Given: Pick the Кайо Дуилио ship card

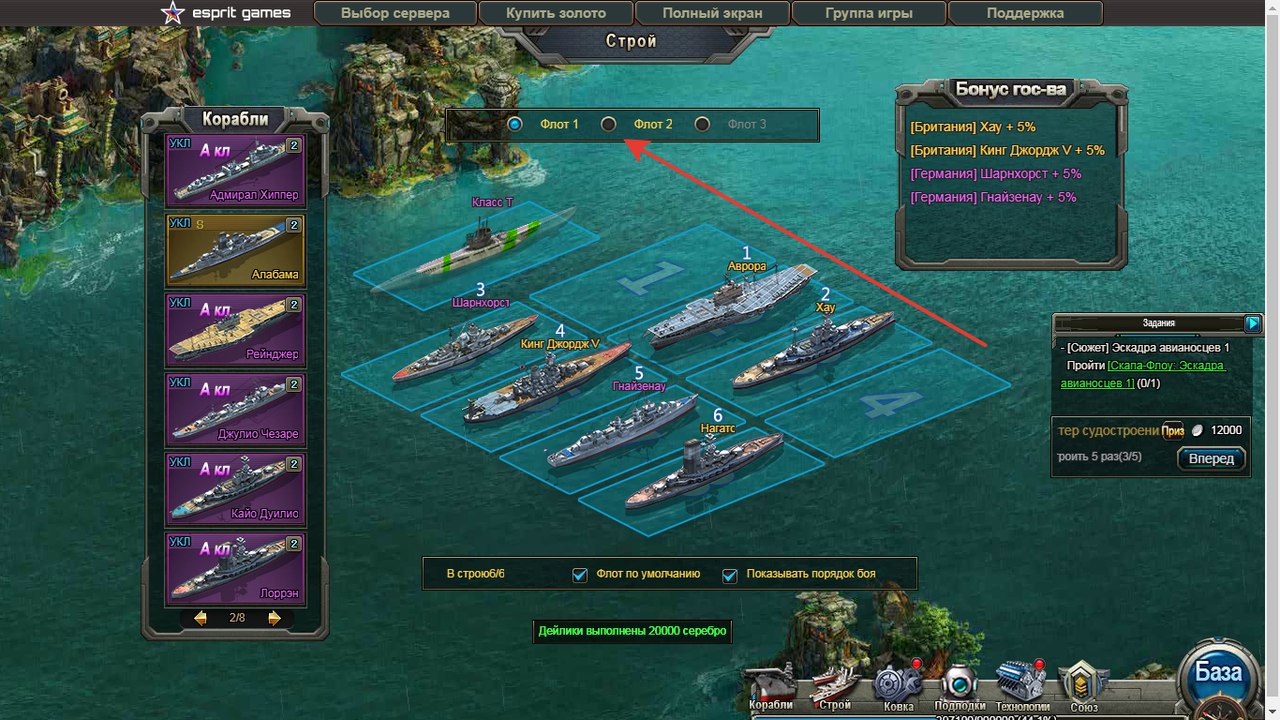Looking at the screenshot, I should click(236, 489).
